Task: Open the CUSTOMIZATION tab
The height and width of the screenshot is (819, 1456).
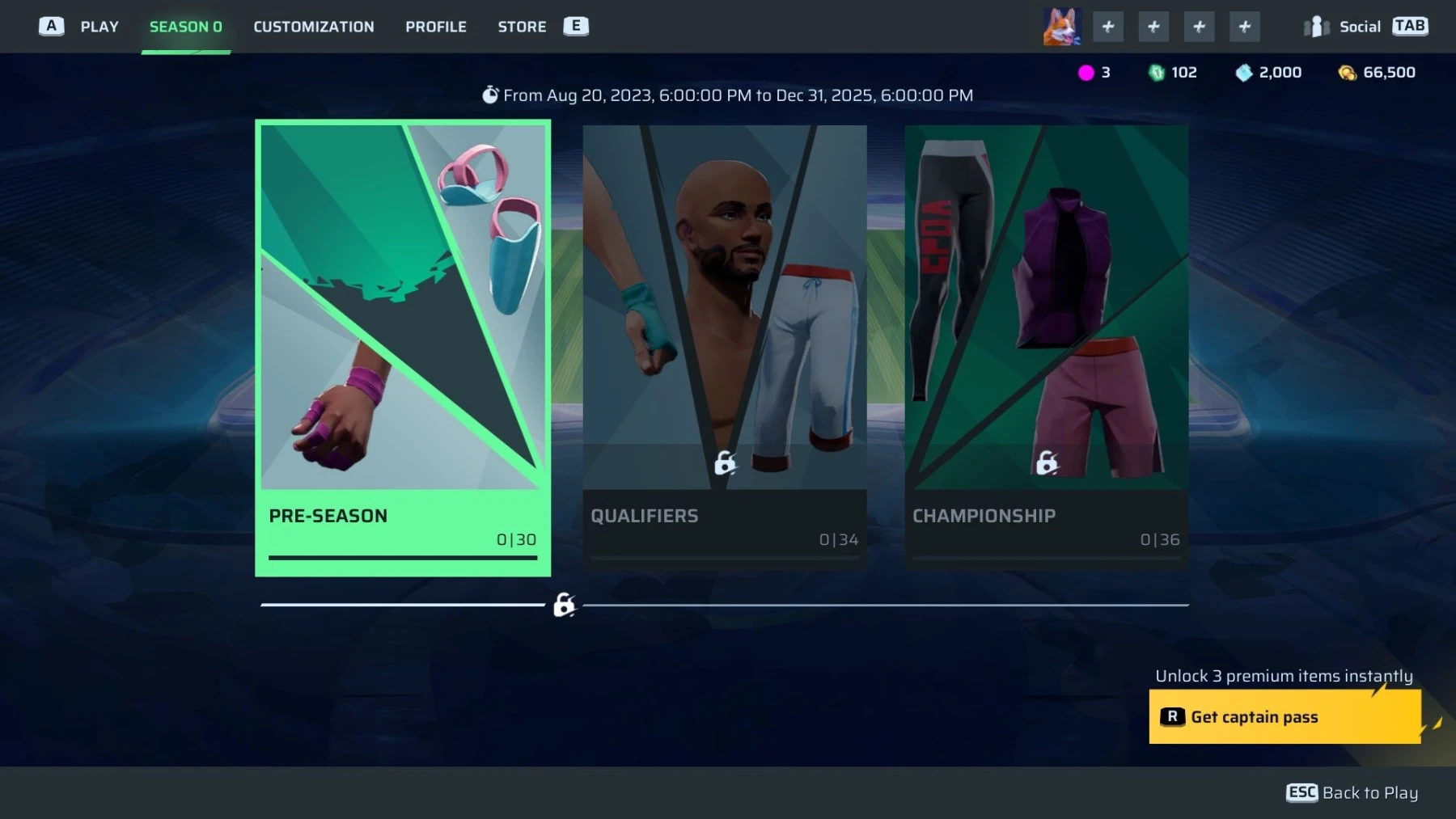Action: [313, 26]
